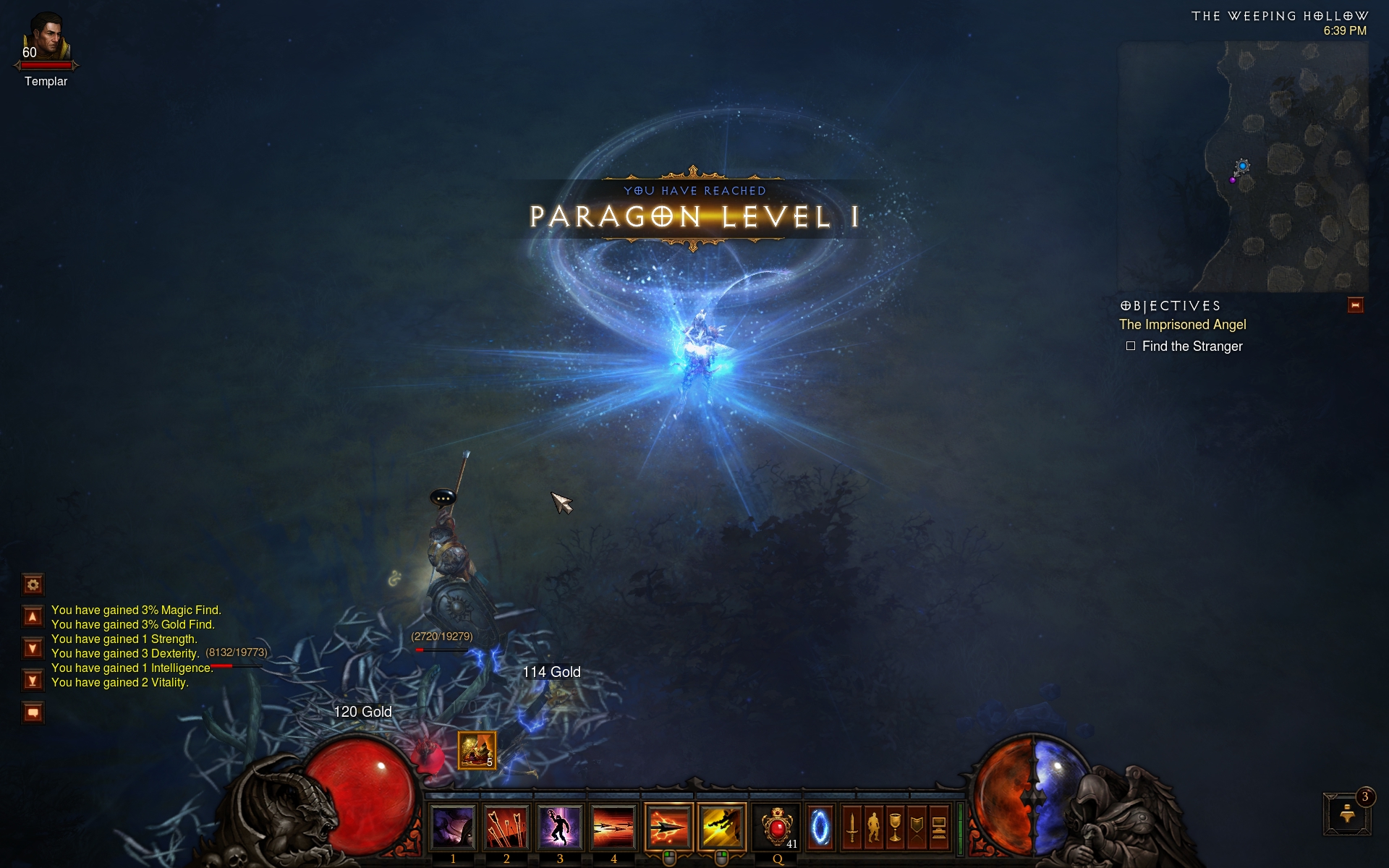Open the computer game menu button
Viewport: 1389px width, 868px height.
[x=939, y=827]
